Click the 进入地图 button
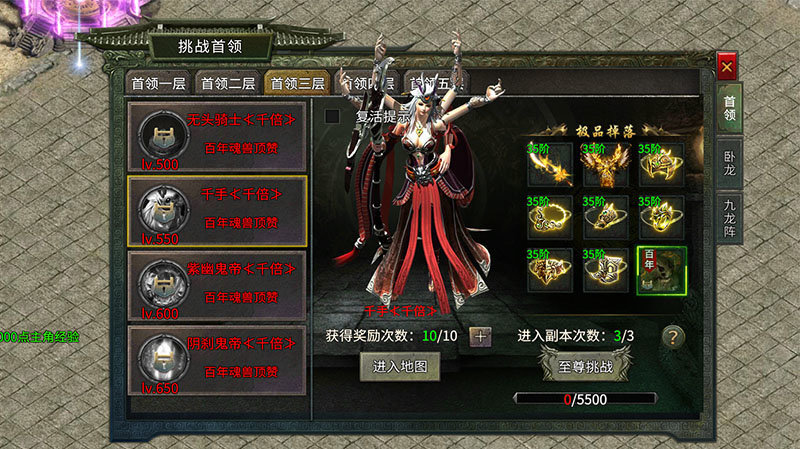The image size is (800, 449). pos(399,367)
